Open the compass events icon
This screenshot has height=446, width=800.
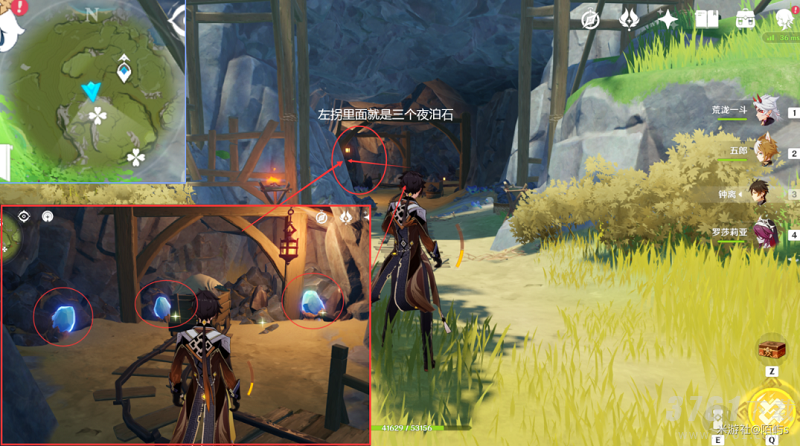coord(590,20)
